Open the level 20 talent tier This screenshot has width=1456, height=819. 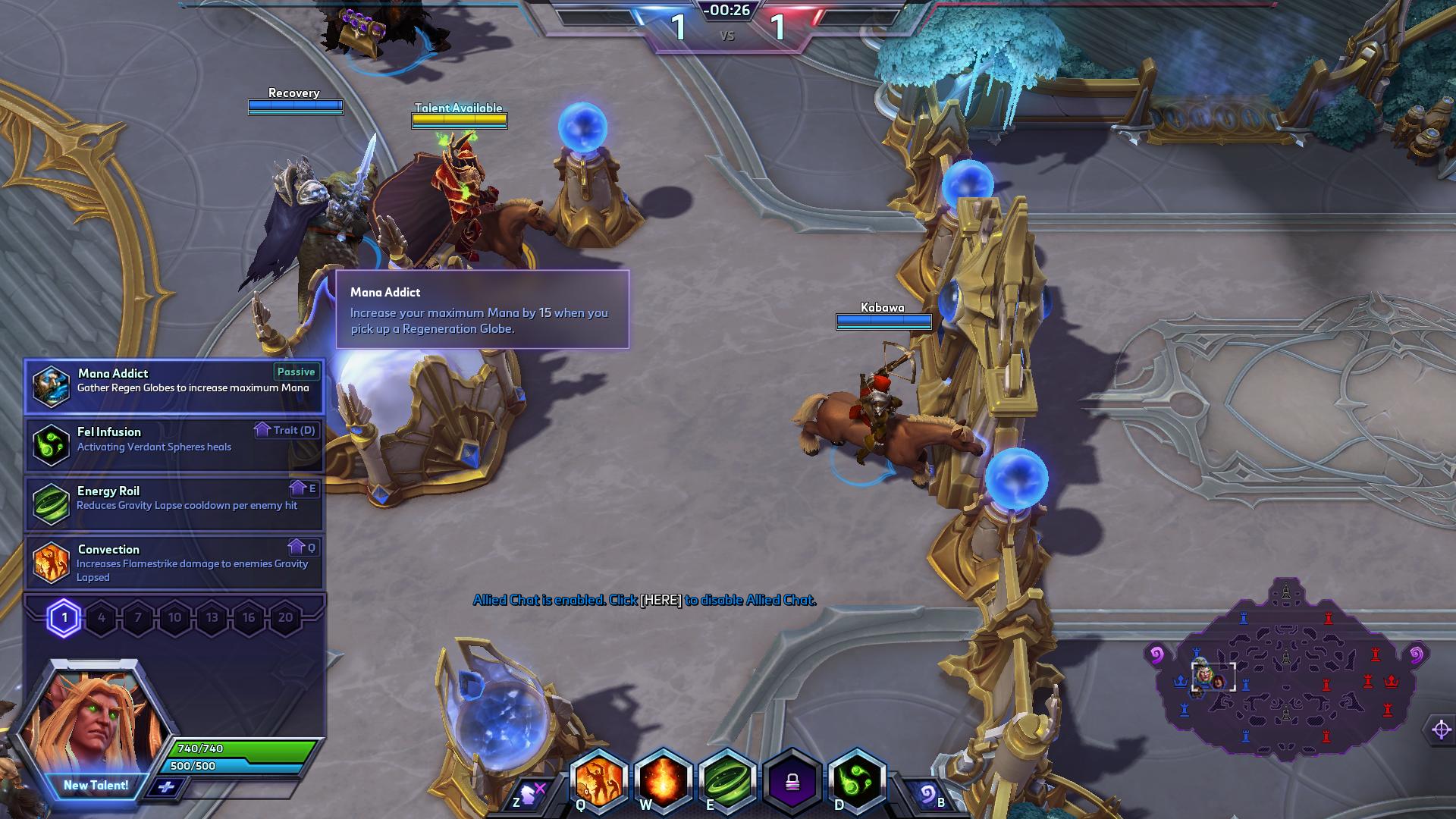click(x=286, y=618)
